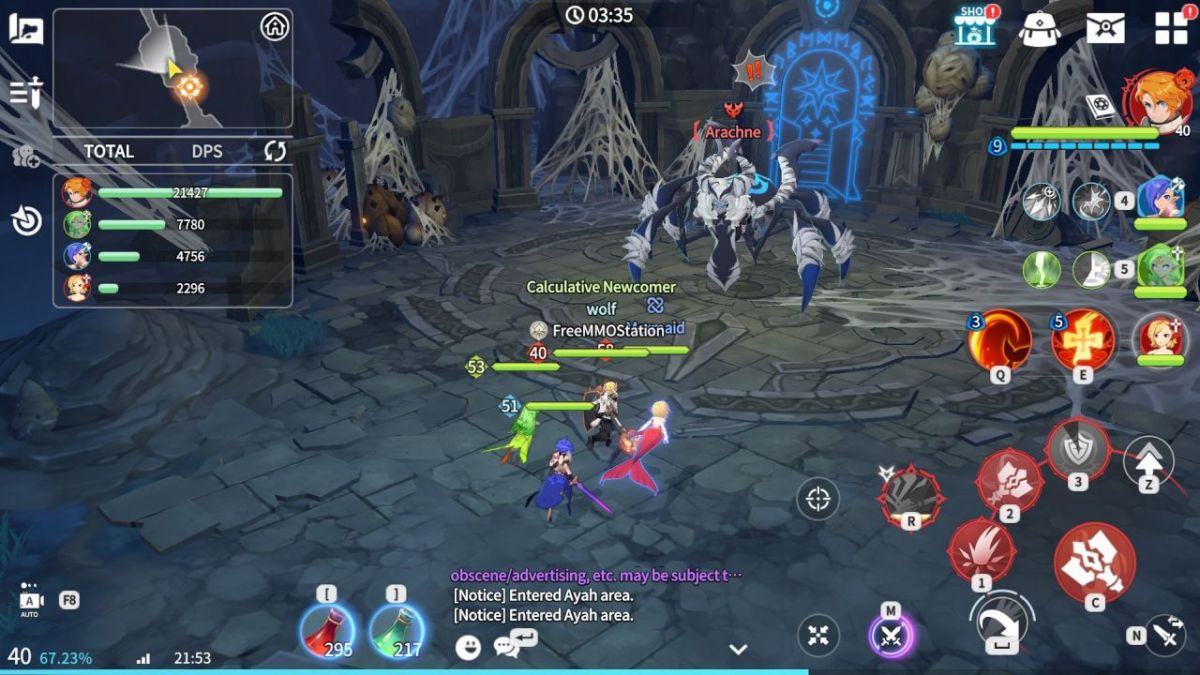Open the mail envelope icon
Image resolution: width=1200 pixels, height=675 pixels.
click(x=1105, y=27)
